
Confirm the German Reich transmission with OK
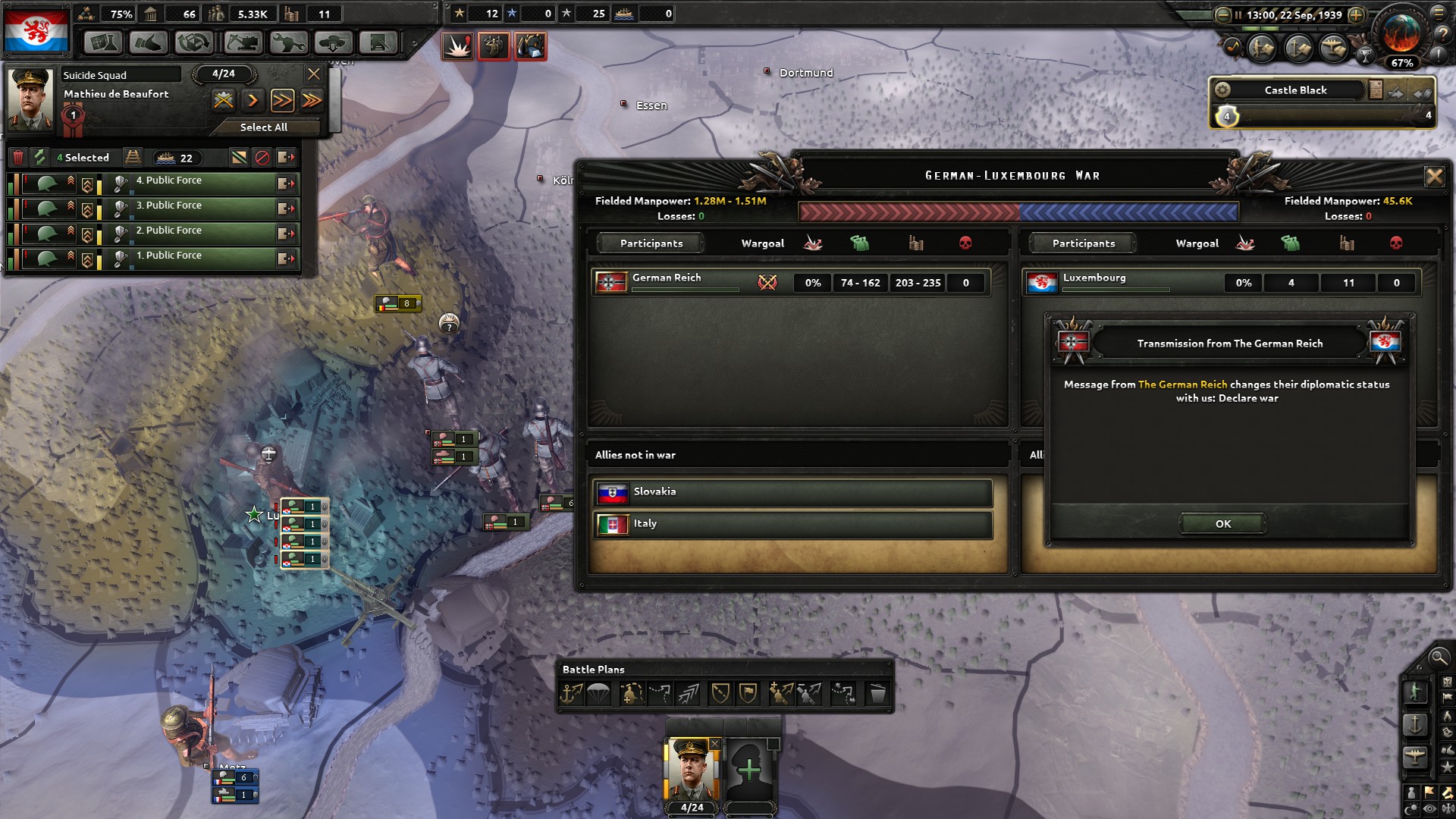pos(1222,523)
